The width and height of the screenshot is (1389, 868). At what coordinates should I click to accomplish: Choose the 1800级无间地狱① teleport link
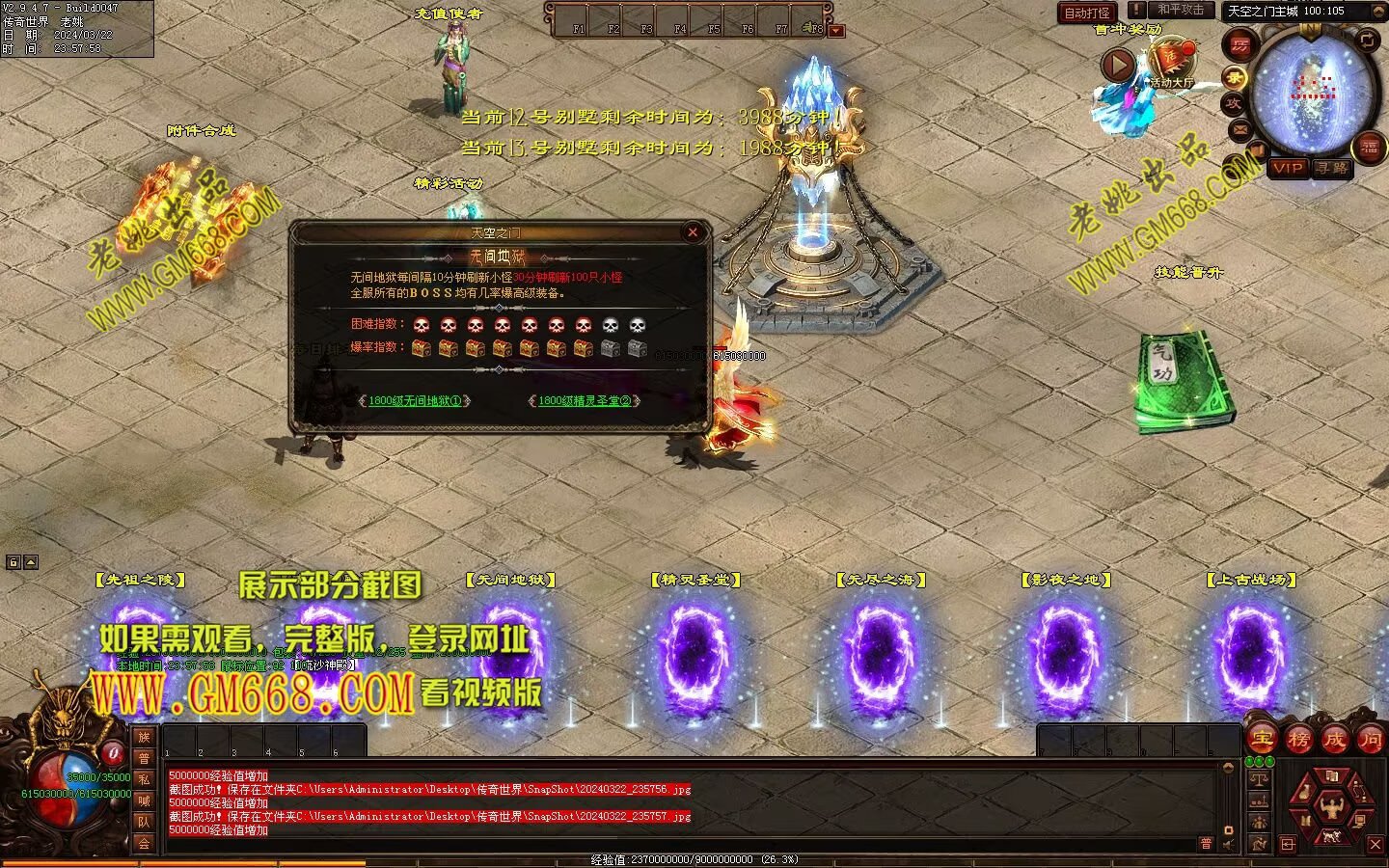pyautogui.click(x=415, y=400)
